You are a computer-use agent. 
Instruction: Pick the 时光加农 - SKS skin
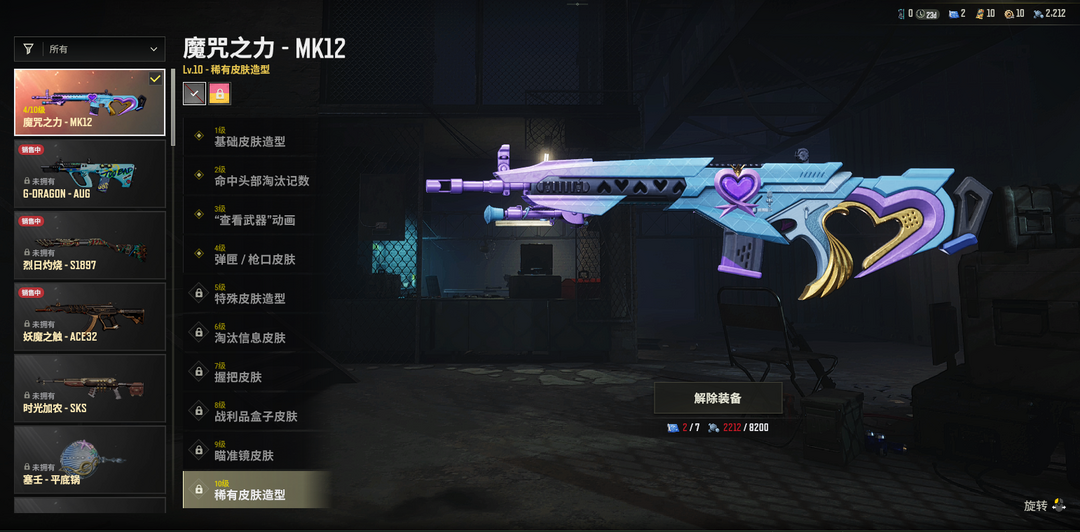90,388
